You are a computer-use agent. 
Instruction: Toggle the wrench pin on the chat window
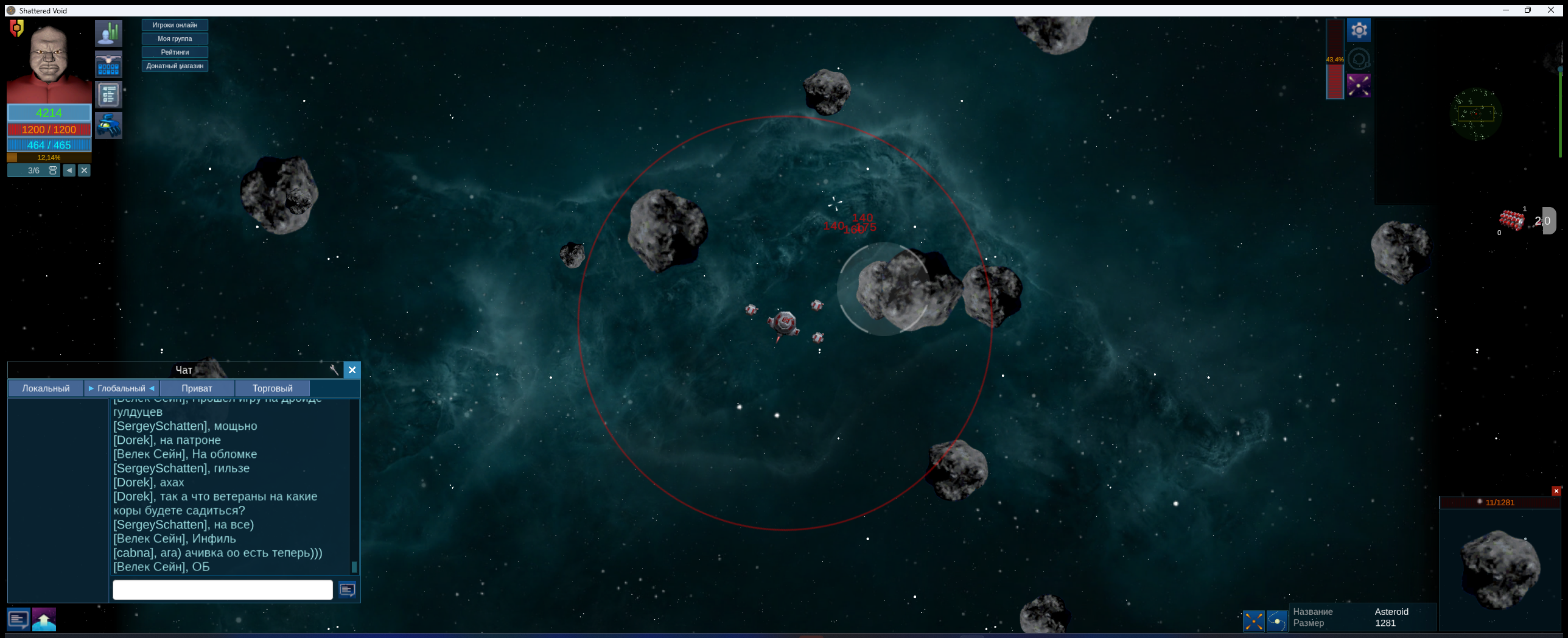click(x=334, y=370)
